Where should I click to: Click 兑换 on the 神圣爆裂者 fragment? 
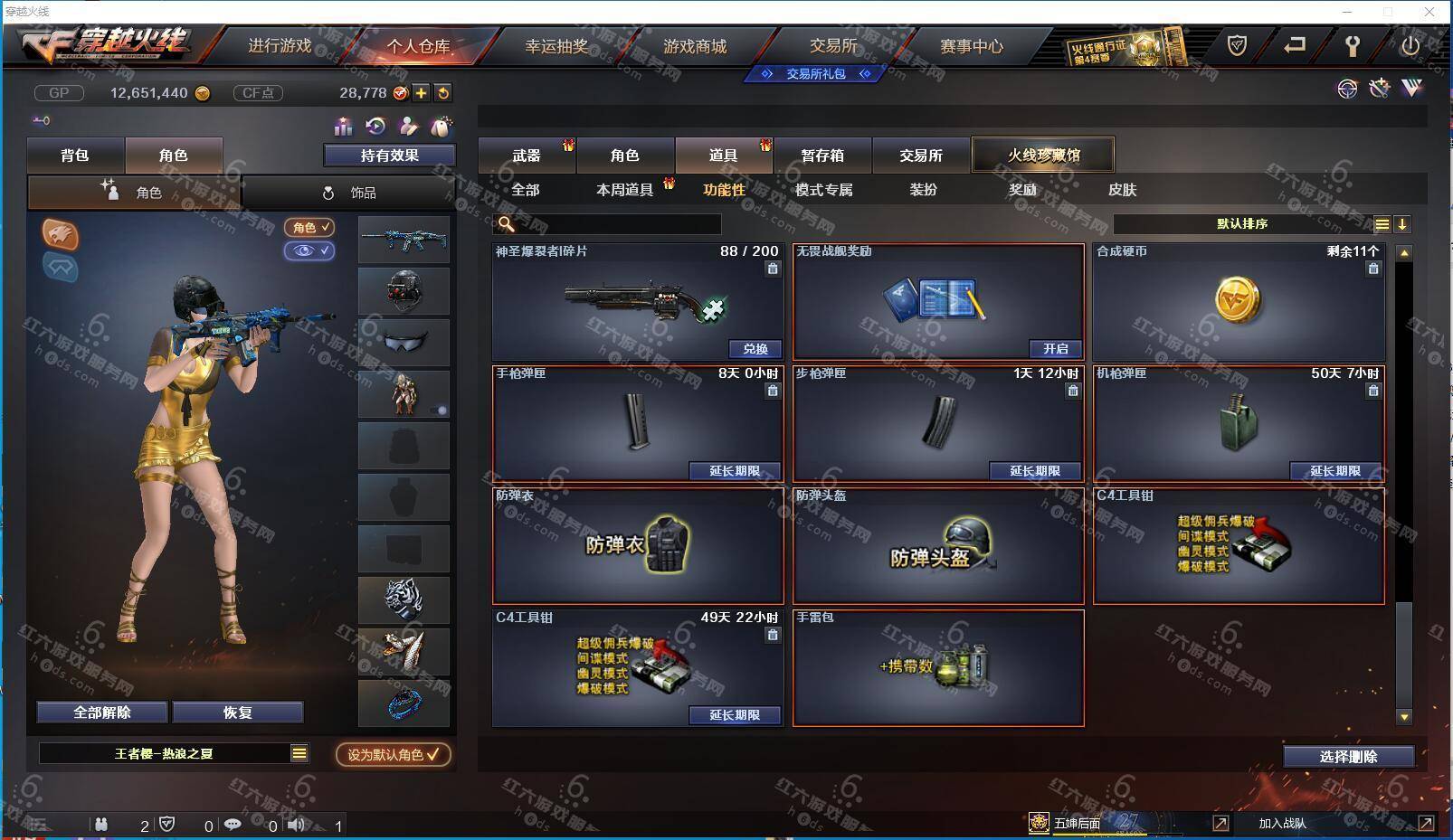(x=755, y=349)
